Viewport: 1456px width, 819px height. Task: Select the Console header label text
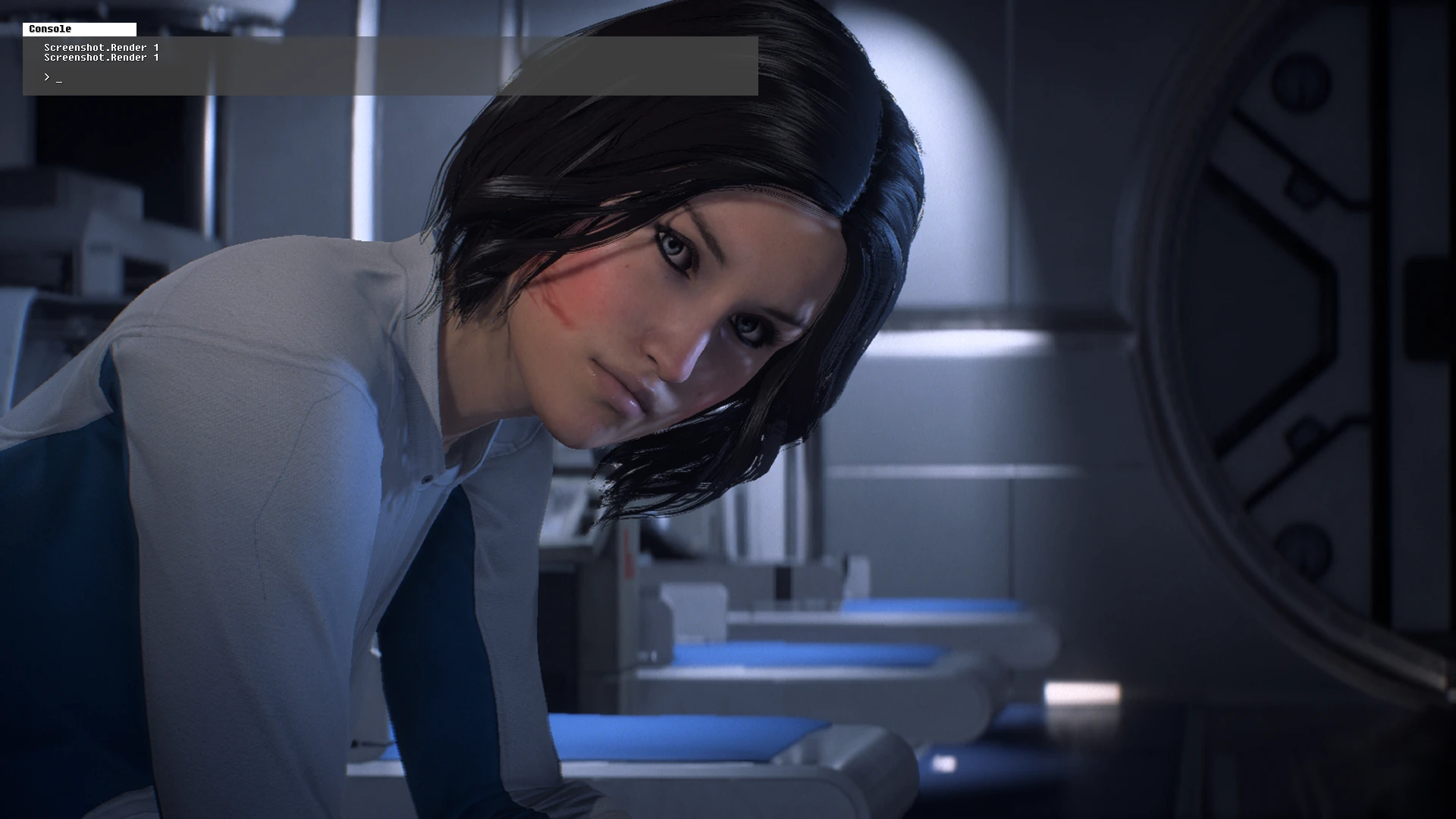pos(50,29)
